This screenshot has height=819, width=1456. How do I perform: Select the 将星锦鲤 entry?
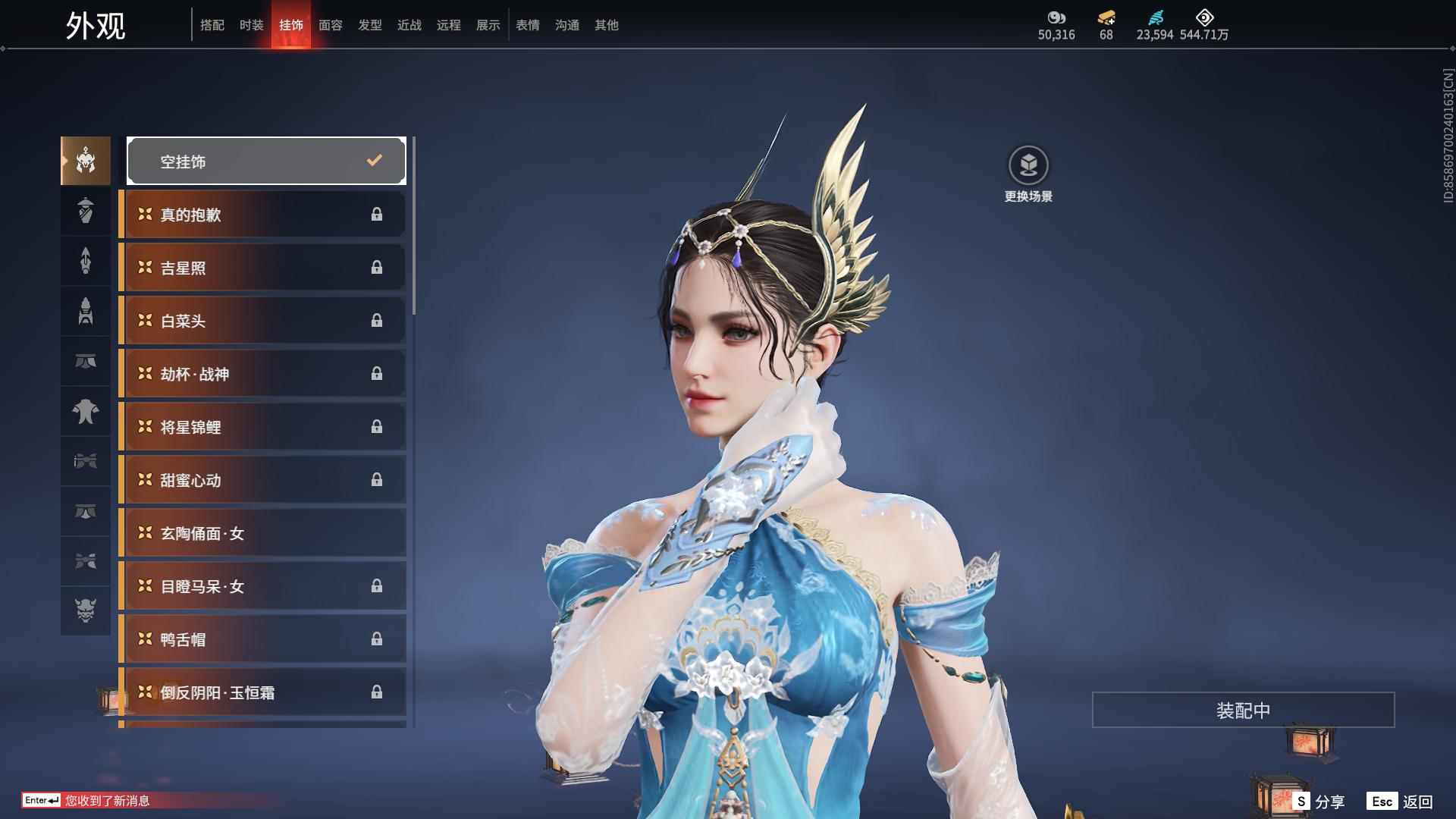tap(264, 427)
